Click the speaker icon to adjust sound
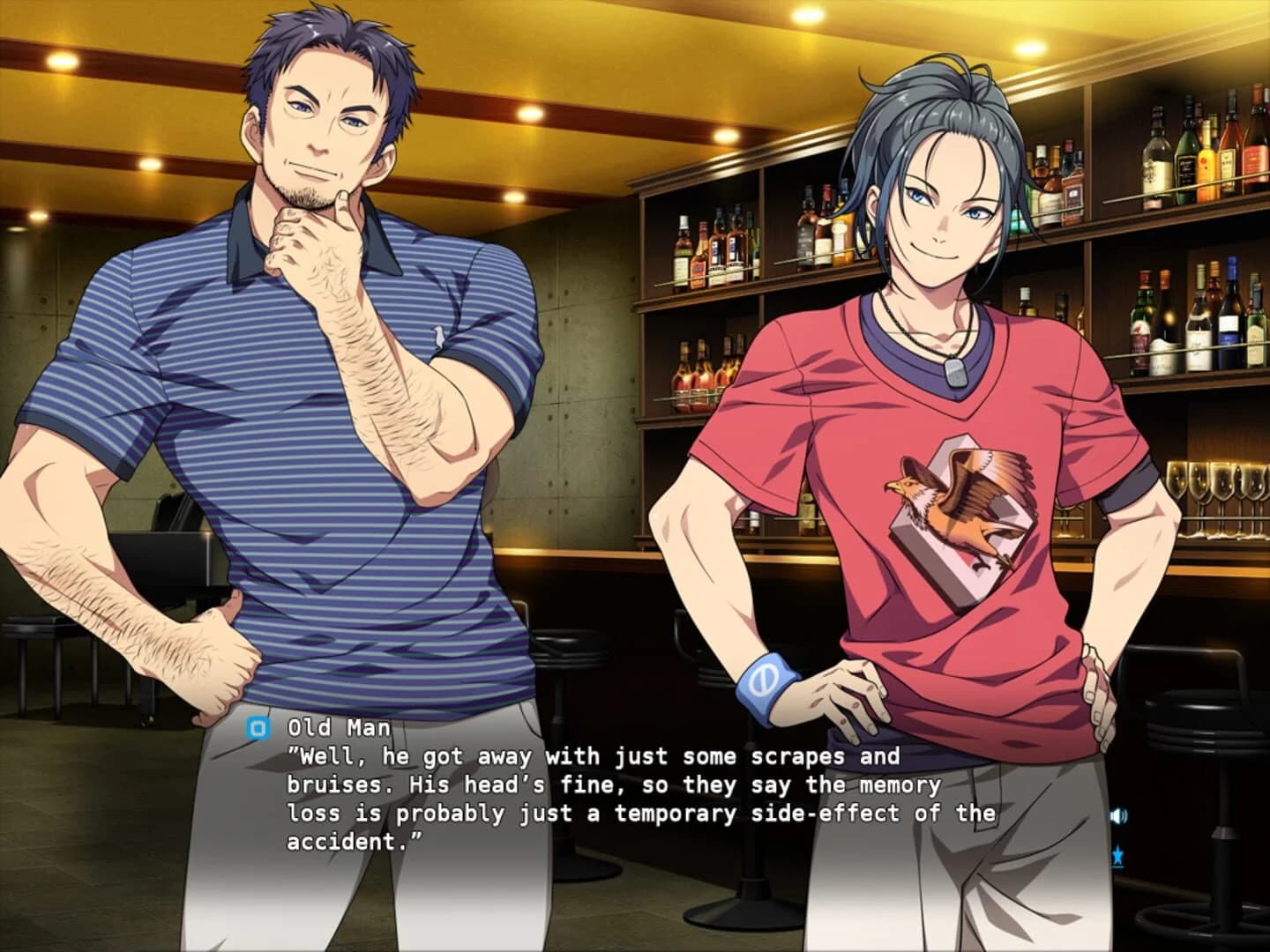Screen dimensions: 1270x952 pos(1118,816)
